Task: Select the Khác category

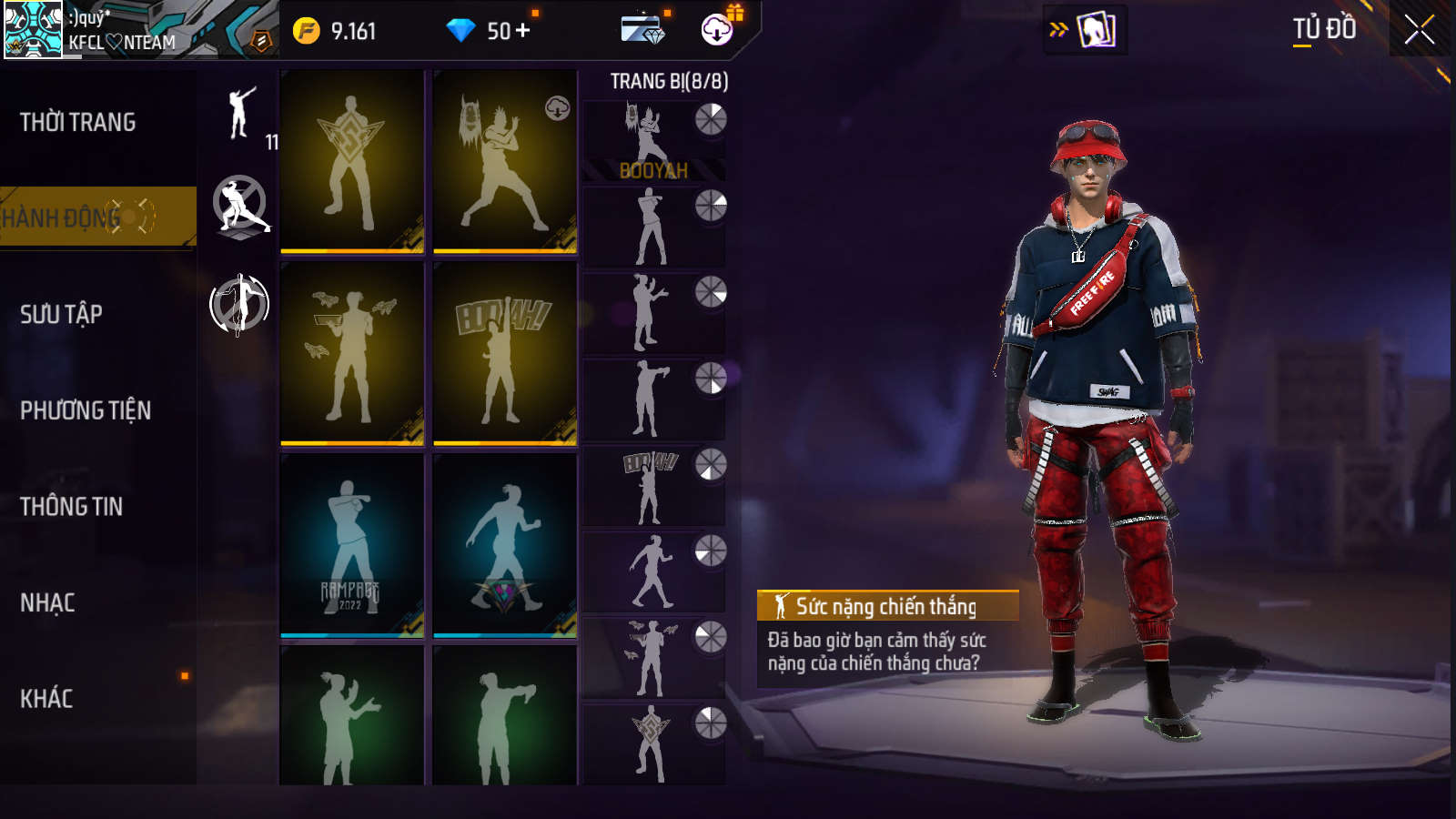Action: [x=46, y=699]
